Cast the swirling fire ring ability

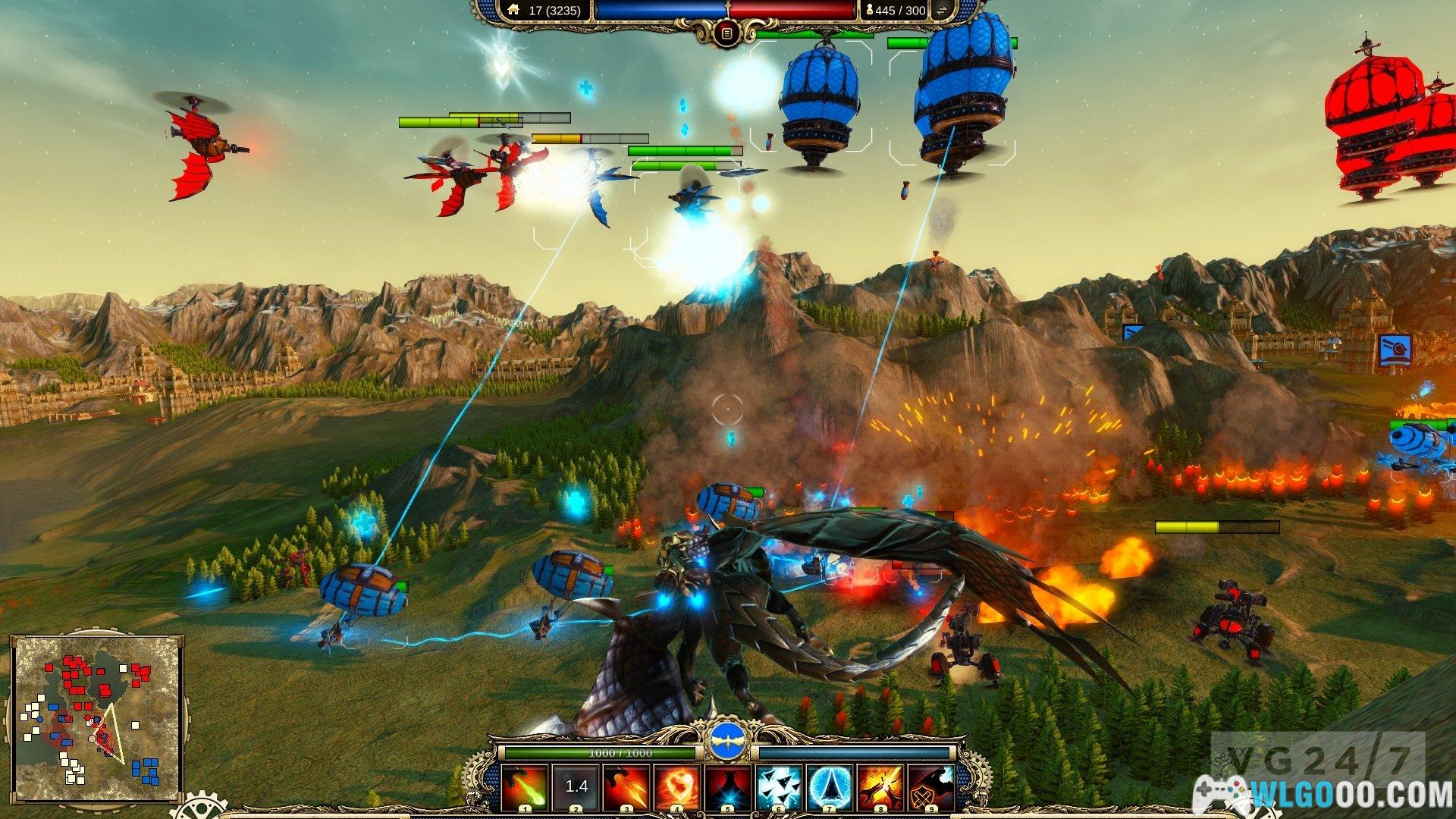[677, 786]
